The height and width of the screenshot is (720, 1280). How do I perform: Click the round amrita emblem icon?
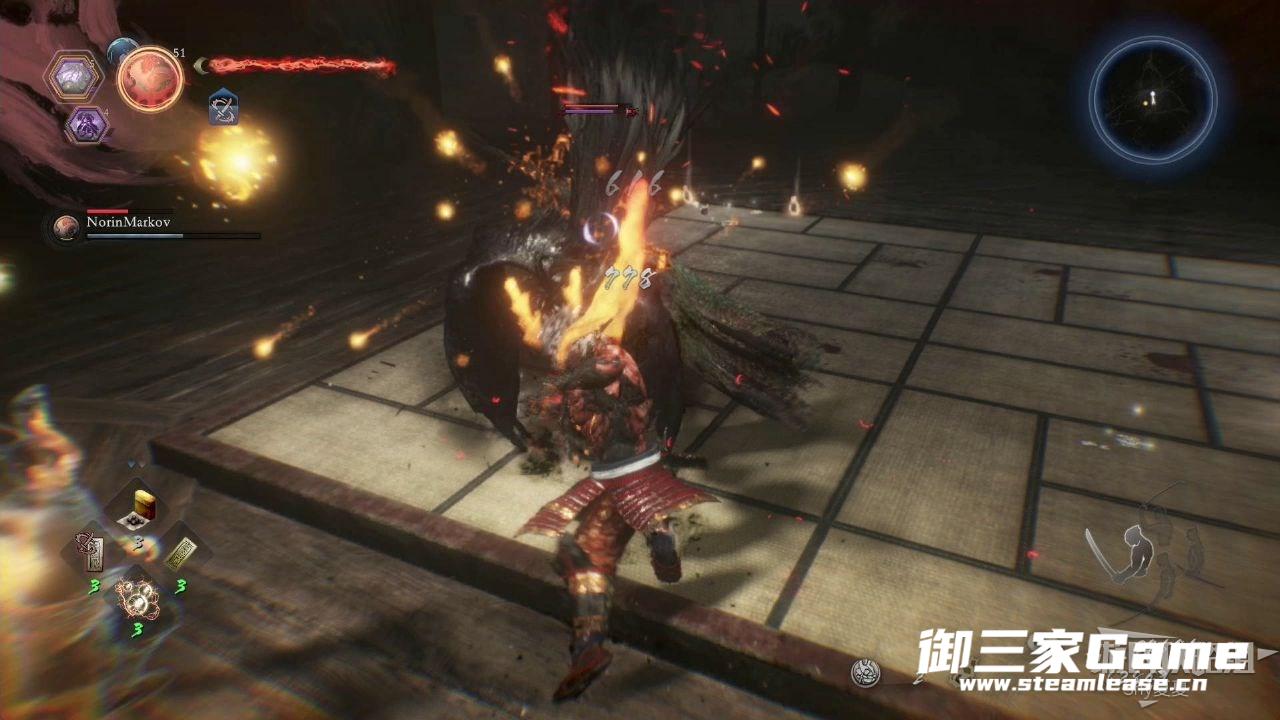[866, 673]
